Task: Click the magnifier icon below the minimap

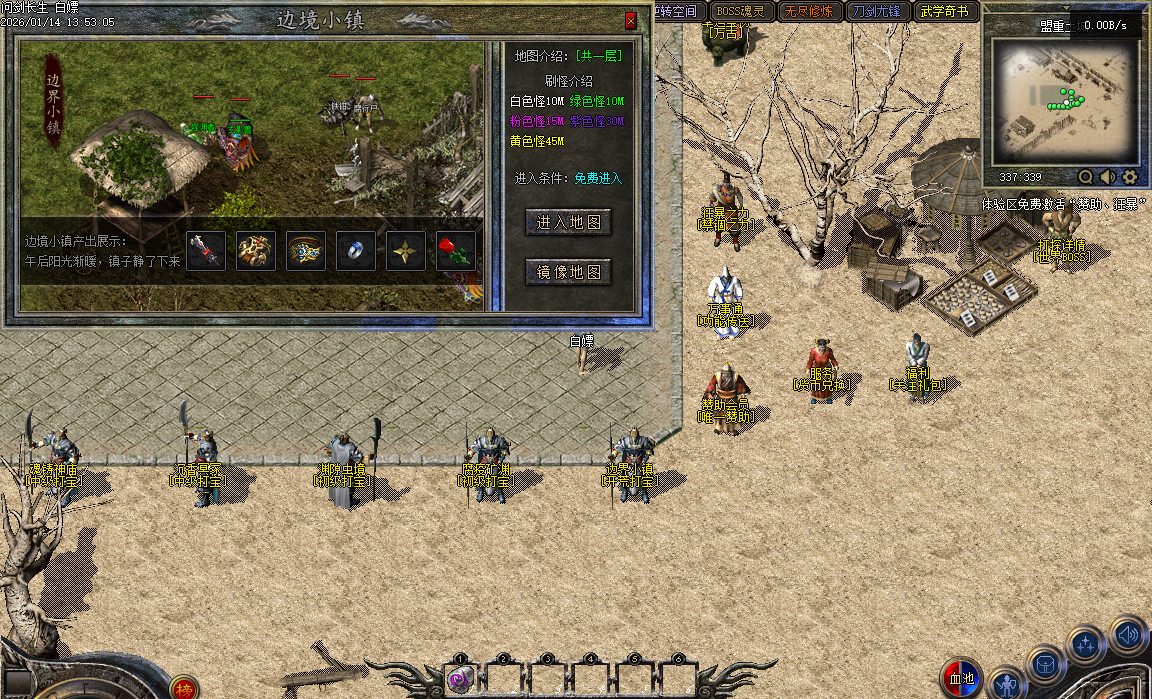Action: [1086, 177]
